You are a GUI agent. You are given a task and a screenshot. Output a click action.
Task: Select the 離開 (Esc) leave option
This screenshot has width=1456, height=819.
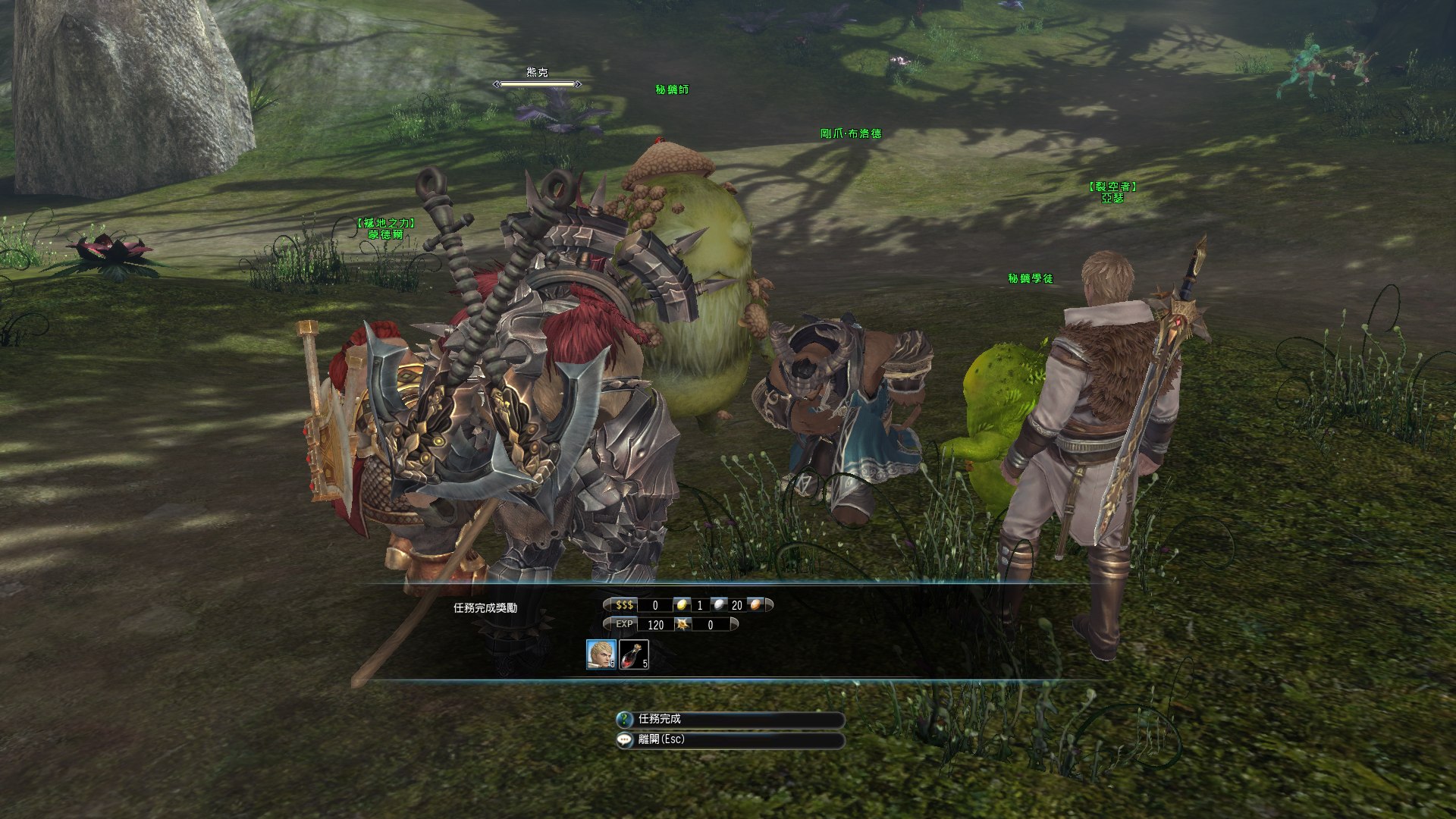(x=730, y=739)
